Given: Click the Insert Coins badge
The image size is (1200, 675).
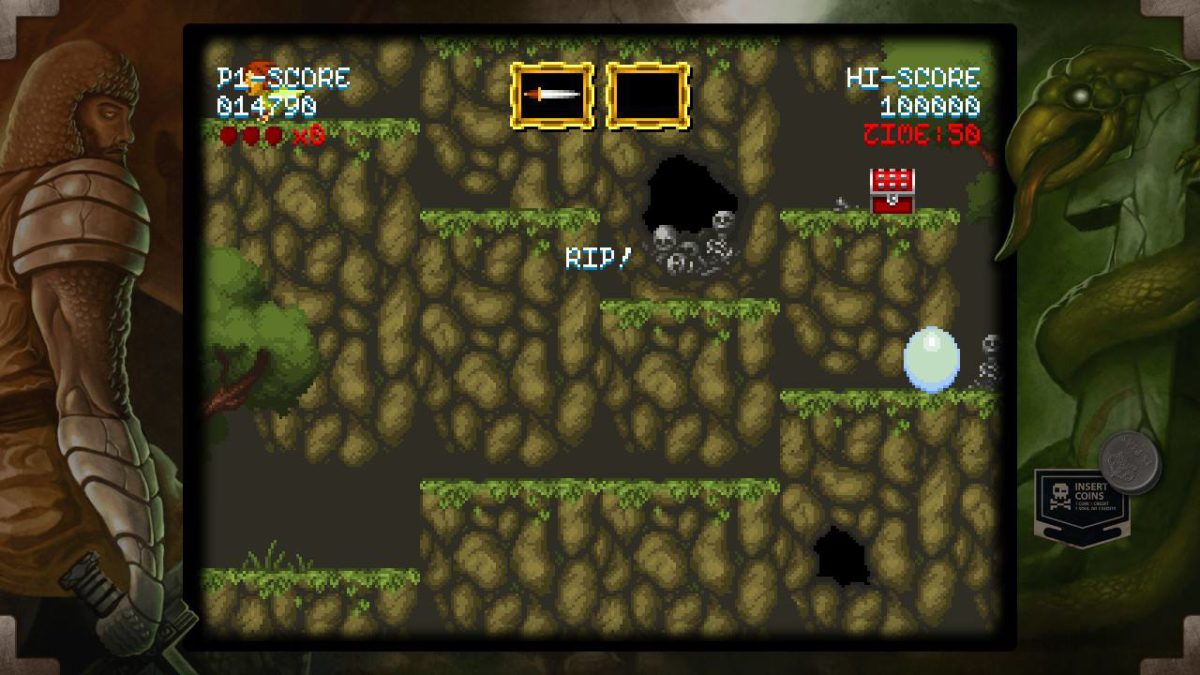Looking at the screenshot, I should (x=1080, y=504).
